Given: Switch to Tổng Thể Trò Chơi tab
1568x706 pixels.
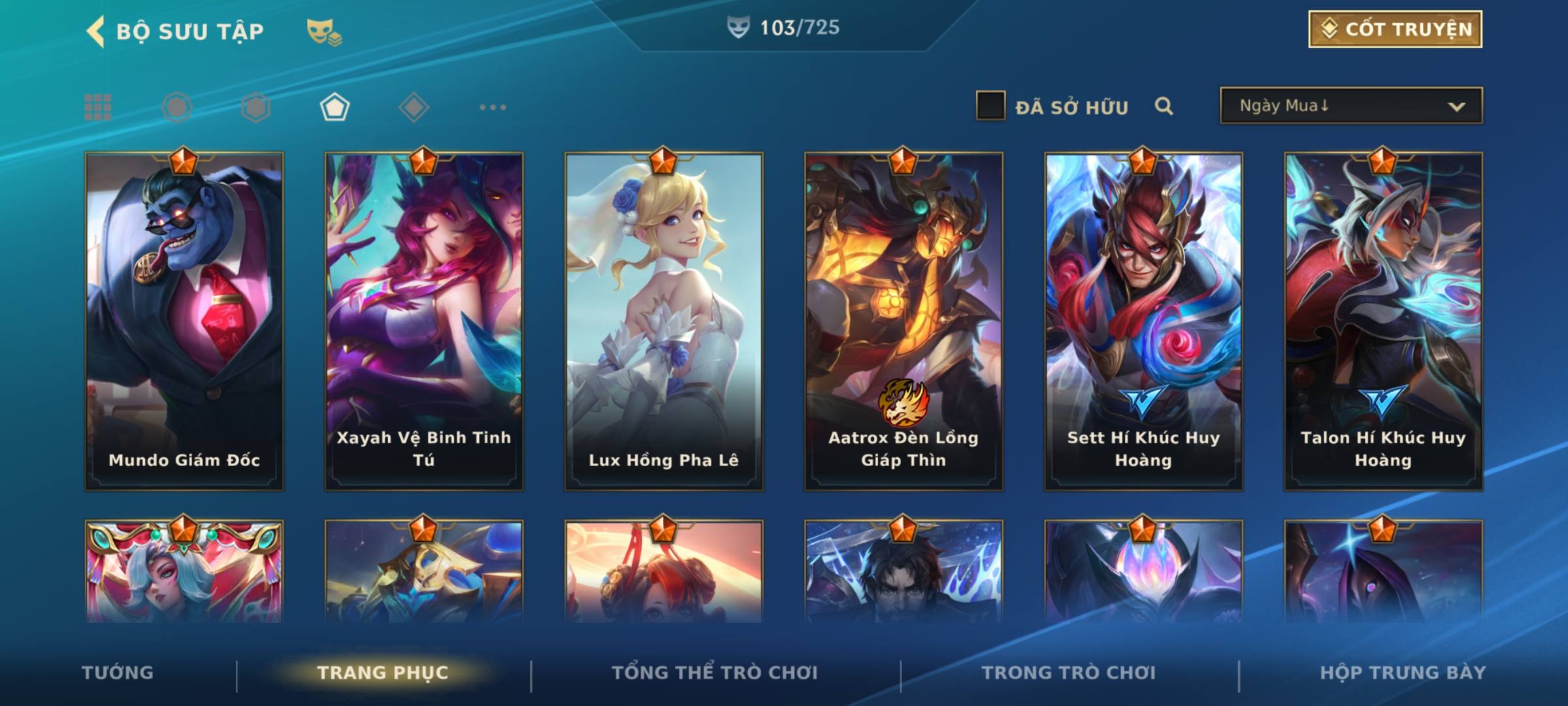Looking at the screenshot, I should point(715,673).
